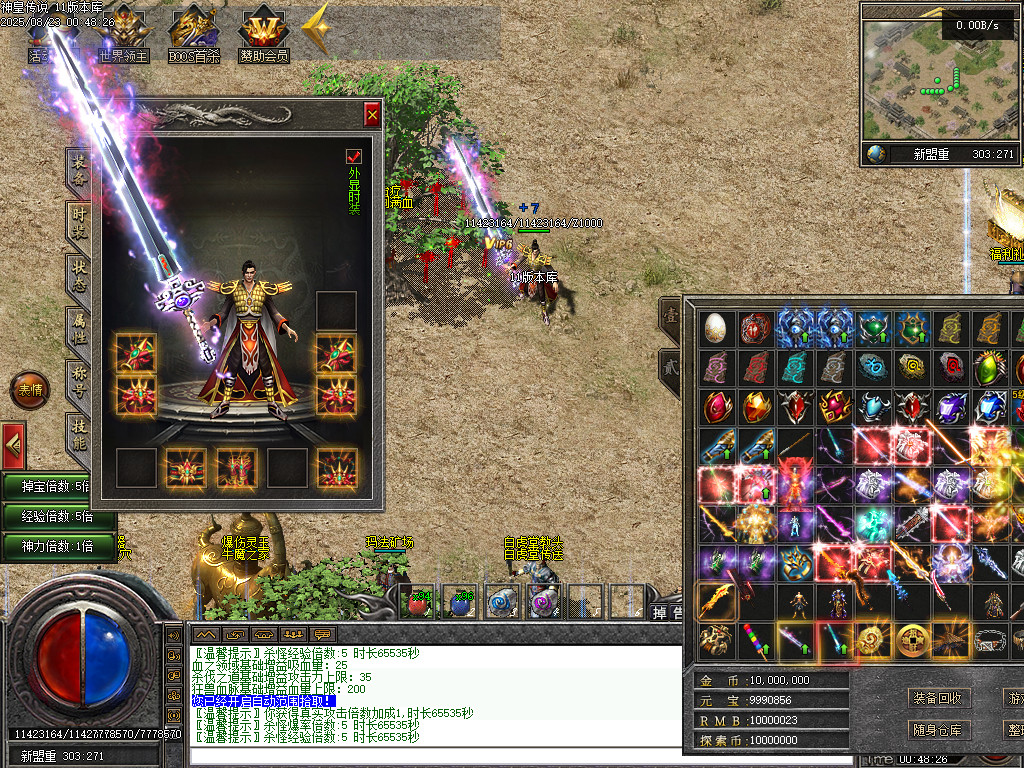Use the red potion hotbar slot
1024x768 pixels.
pos(417,602)
